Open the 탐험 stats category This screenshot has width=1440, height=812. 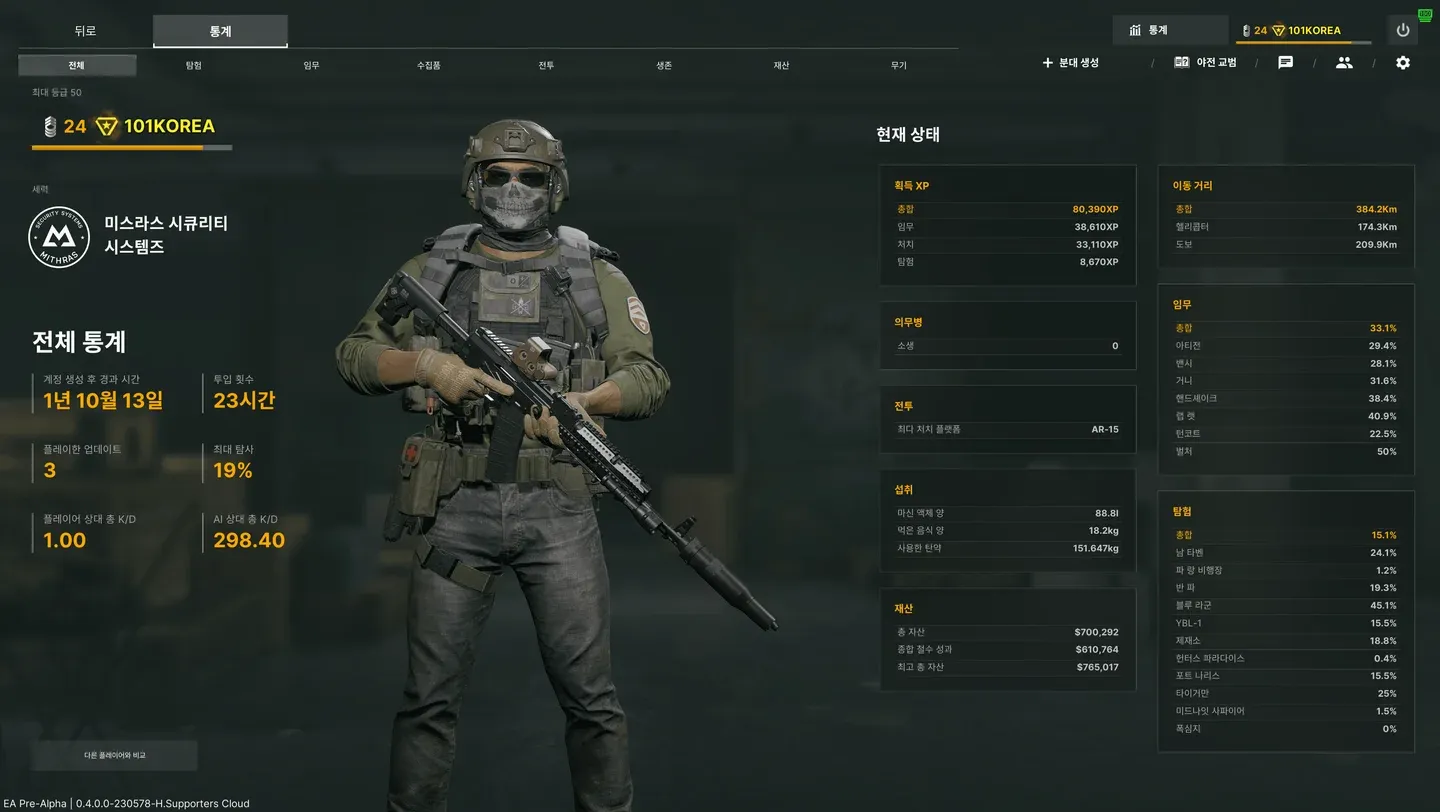pos(193,66)
